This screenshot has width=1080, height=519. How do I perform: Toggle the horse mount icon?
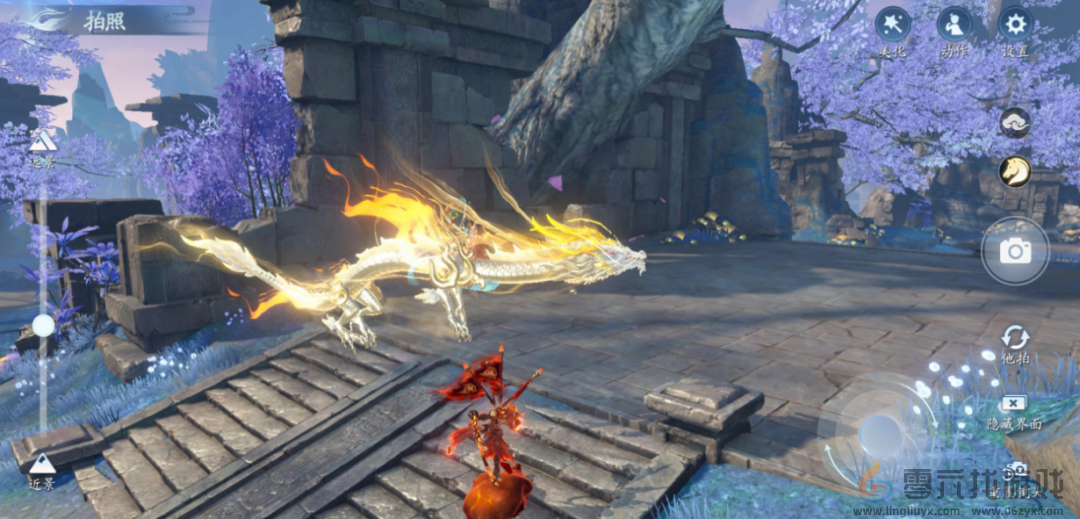(x=1015, y=171)
